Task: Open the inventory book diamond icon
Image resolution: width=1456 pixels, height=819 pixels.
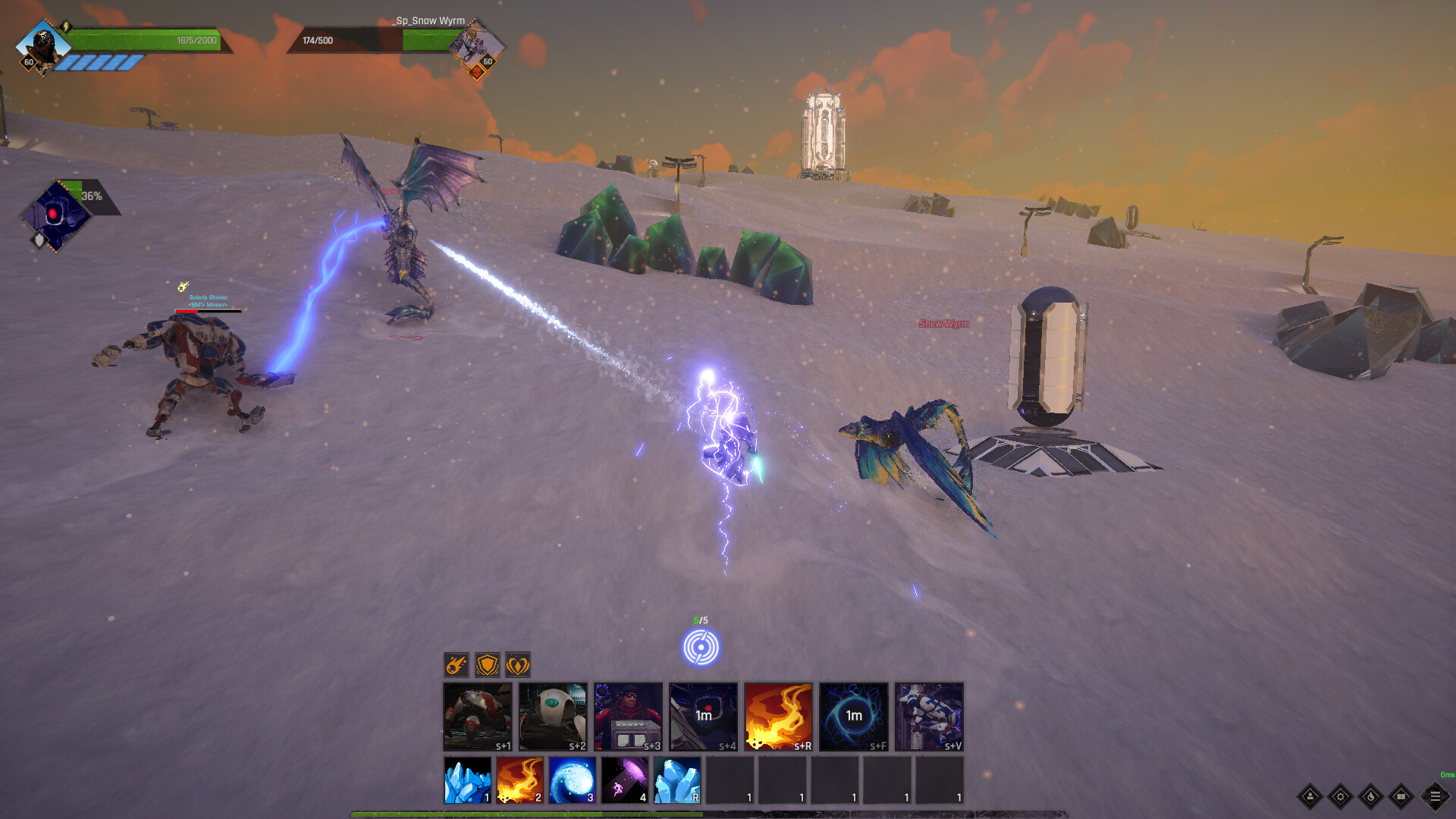Action: [x=1401, y=796]
